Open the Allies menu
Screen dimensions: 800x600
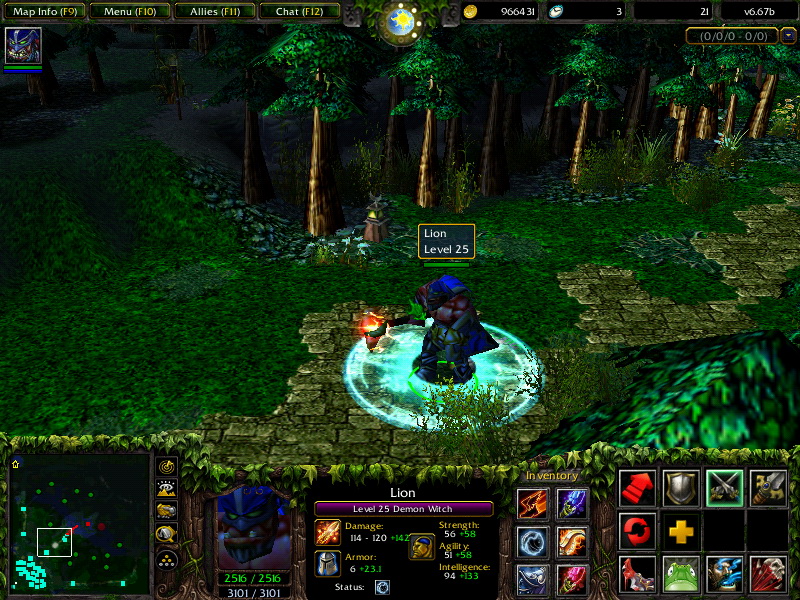tap(213, 12)
